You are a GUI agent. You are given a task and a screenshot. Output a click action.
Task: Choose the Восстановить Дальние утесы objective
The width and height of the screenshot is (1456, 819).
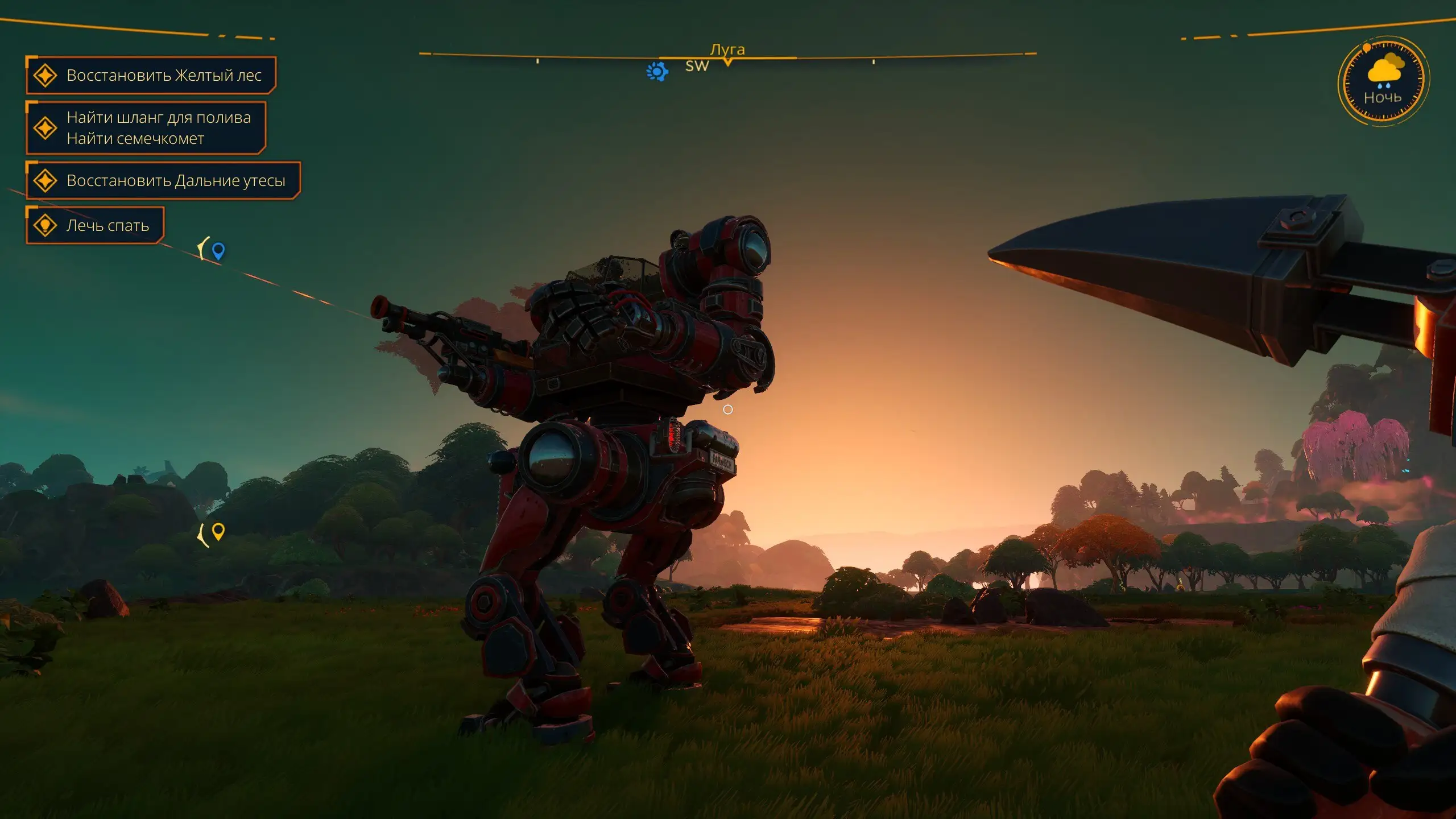[x=164, y=180]
